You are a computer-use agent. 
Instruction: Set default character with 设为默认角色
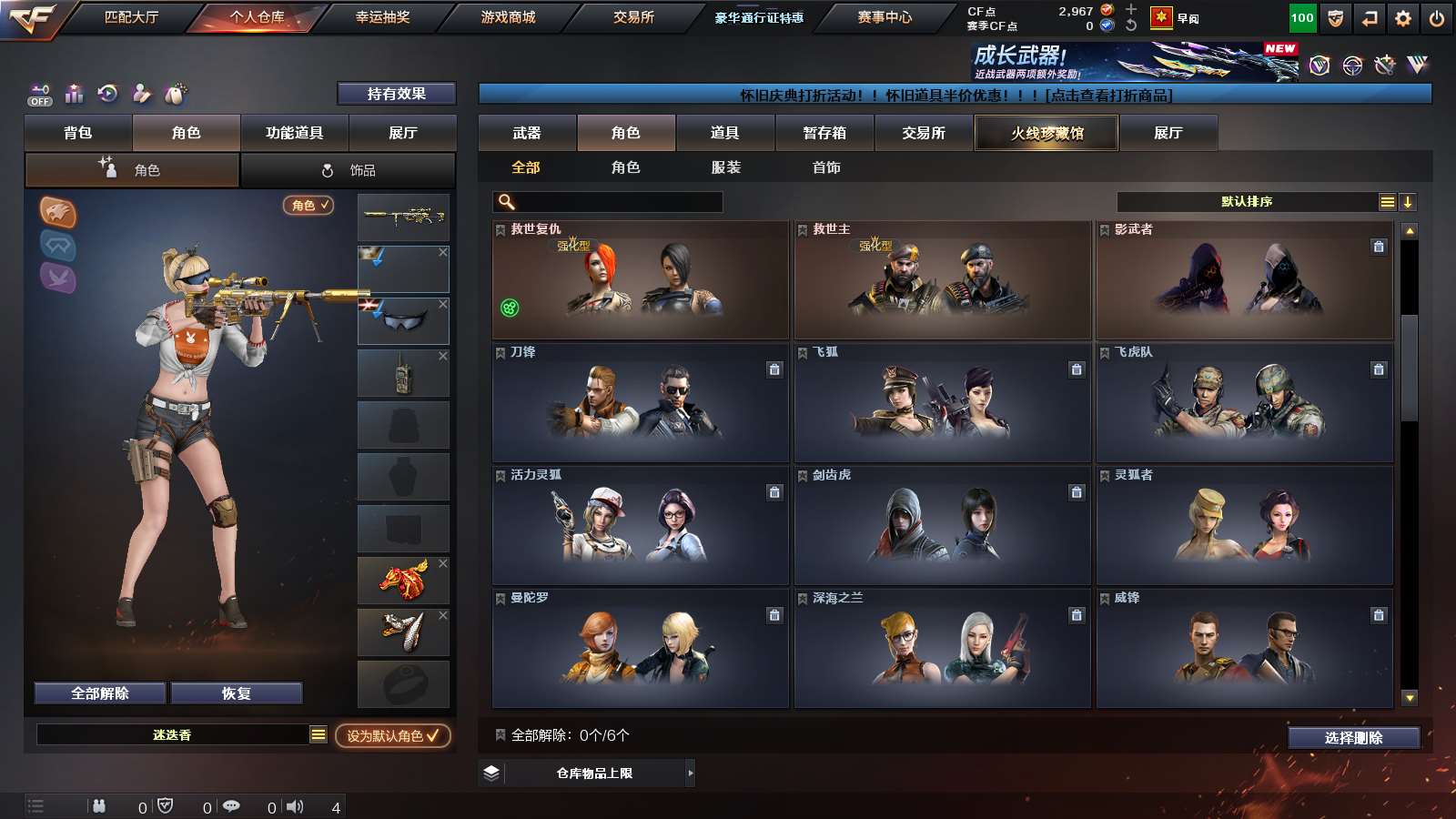tap(392, 735)
